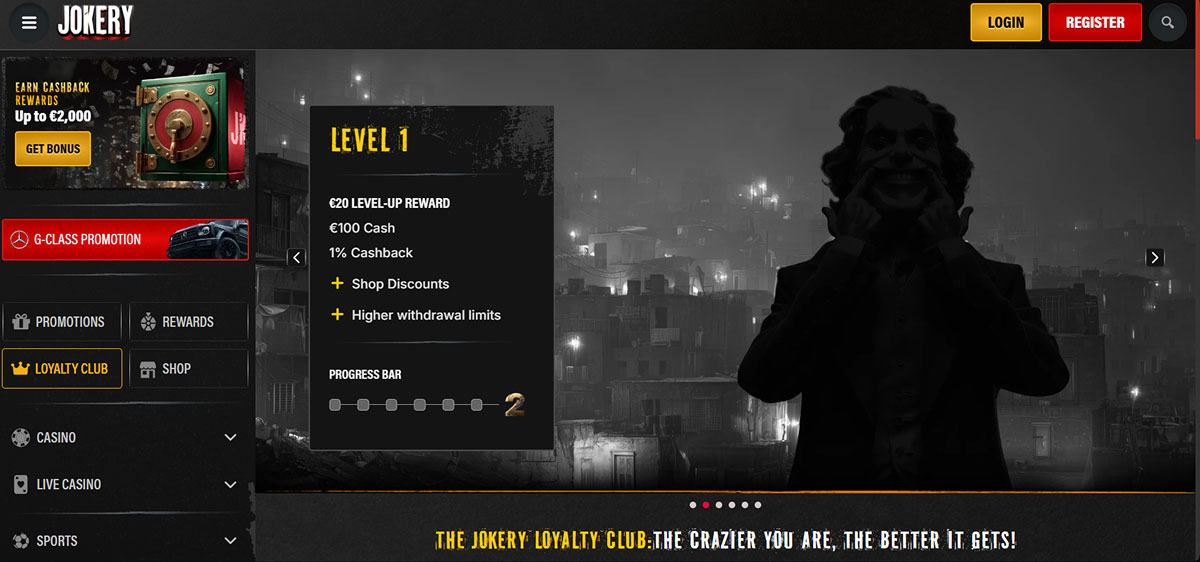Open the Login form

(1005, 22)
